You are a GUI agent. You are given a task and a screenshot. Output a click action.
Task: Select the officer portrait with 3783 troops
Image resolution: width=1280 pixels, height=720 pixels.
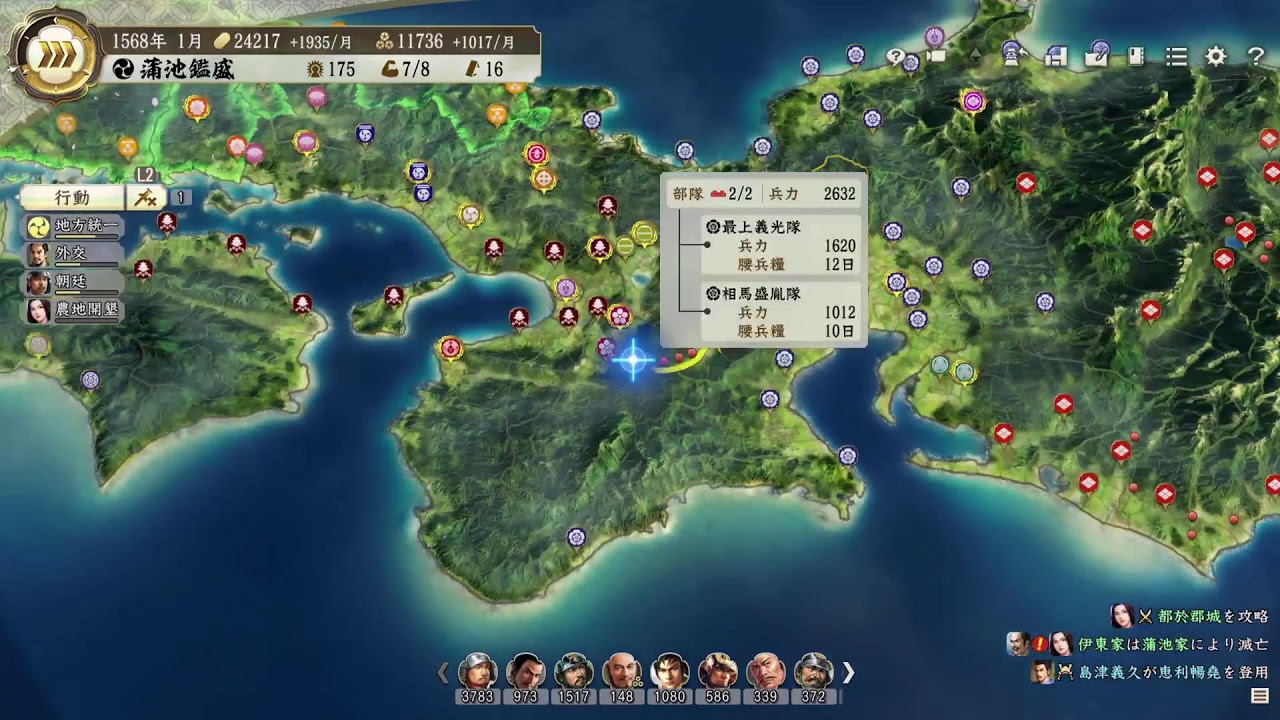point(477,672)
